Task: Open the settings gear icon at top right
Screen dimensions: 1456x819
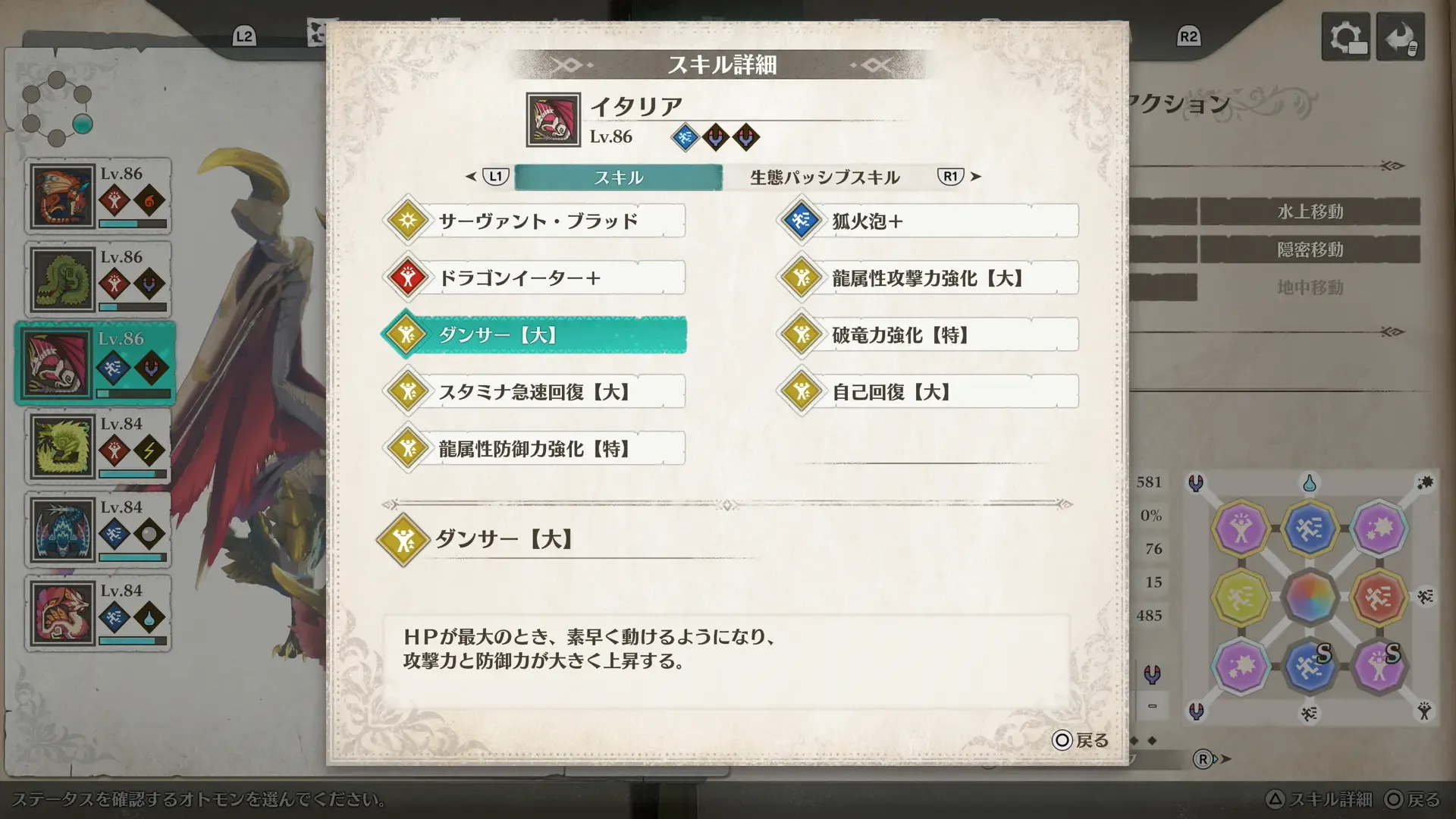Action: 1346,36
